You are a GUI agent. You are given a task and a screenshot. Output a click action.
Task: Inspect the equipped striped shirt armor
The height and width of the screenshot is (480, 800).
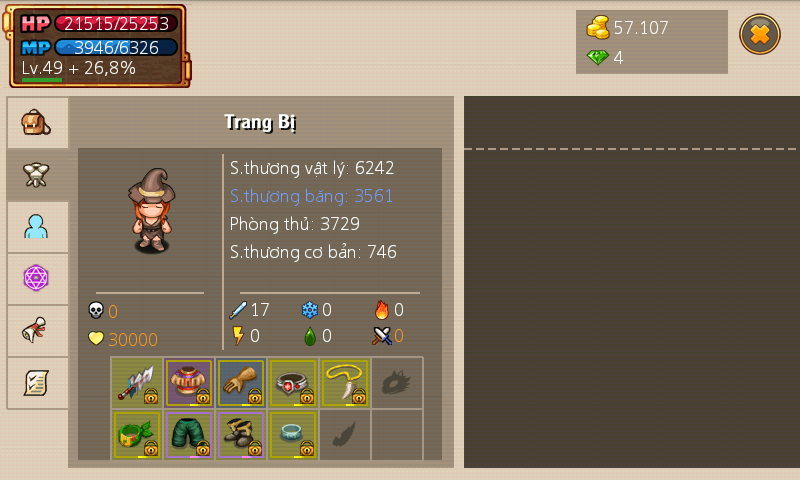pos(189,383)
